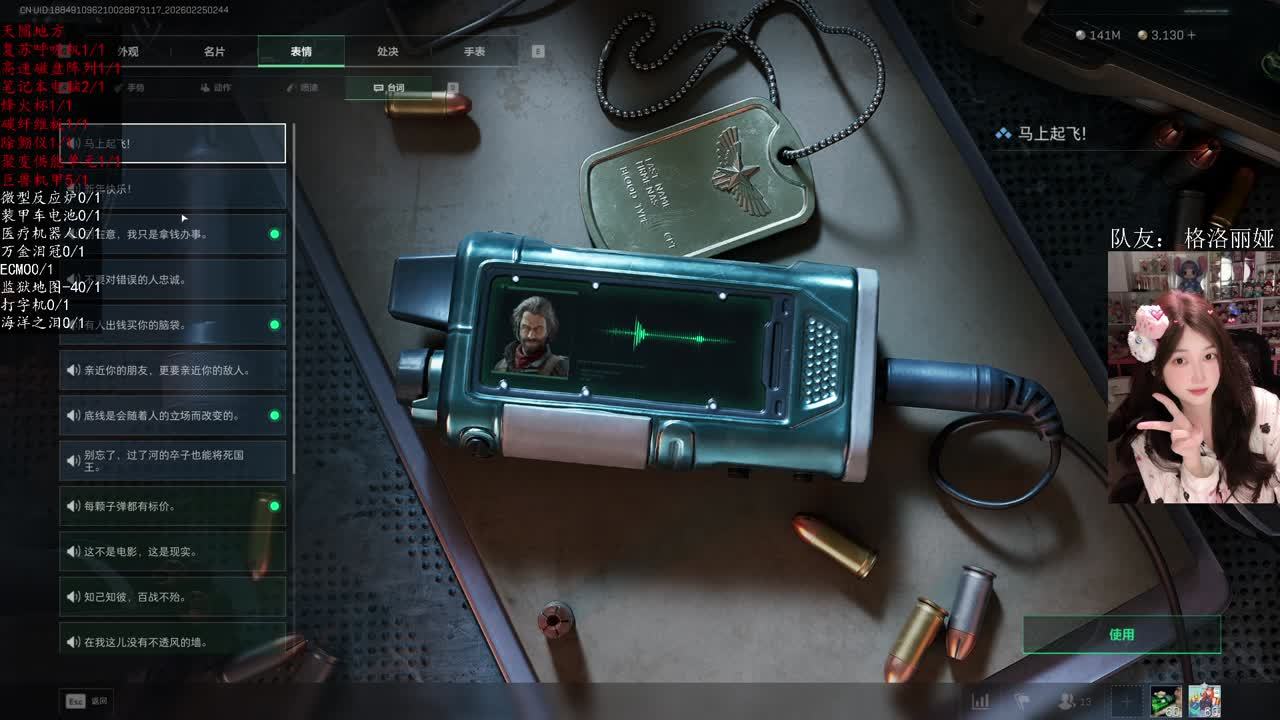1280x720 pixels.
Task: Open the 外观 tab
Action: pos(128,51)
